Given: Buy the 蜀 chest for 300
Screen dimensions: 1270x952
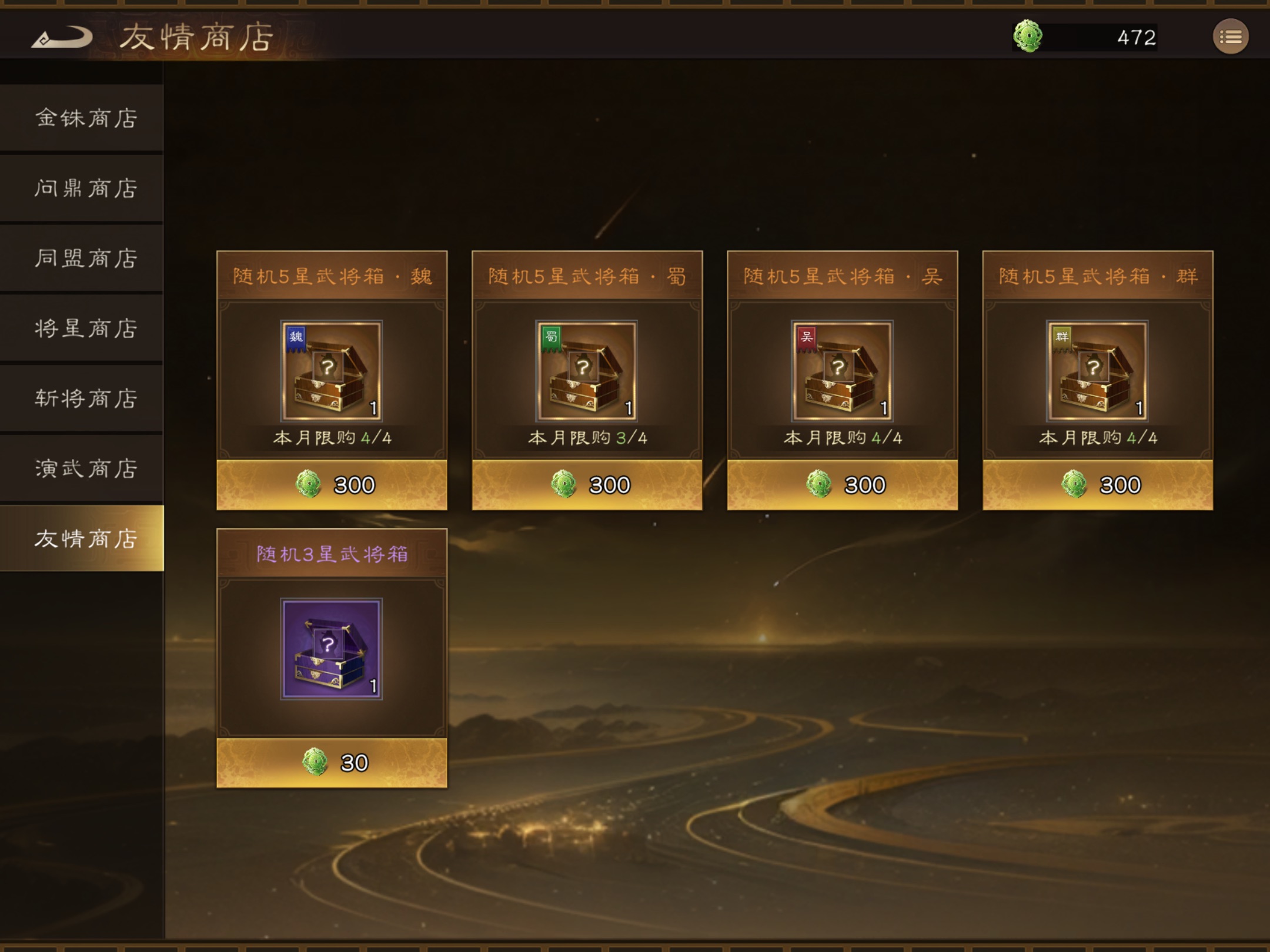Looking at the screenshot, I should pyautogui.click(x=587, y=485).
